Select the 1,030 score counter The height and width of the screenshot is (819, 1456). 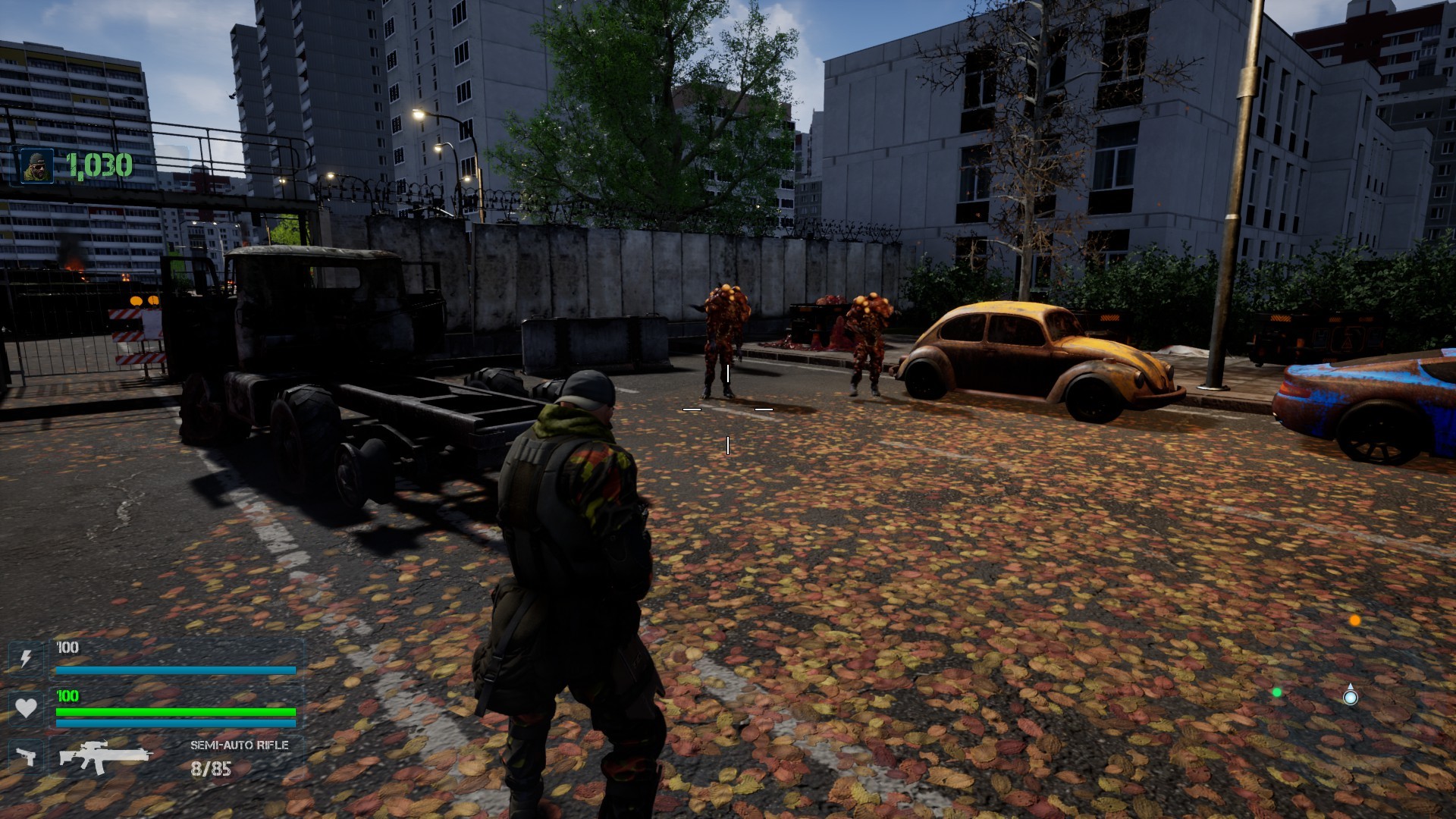99,165
